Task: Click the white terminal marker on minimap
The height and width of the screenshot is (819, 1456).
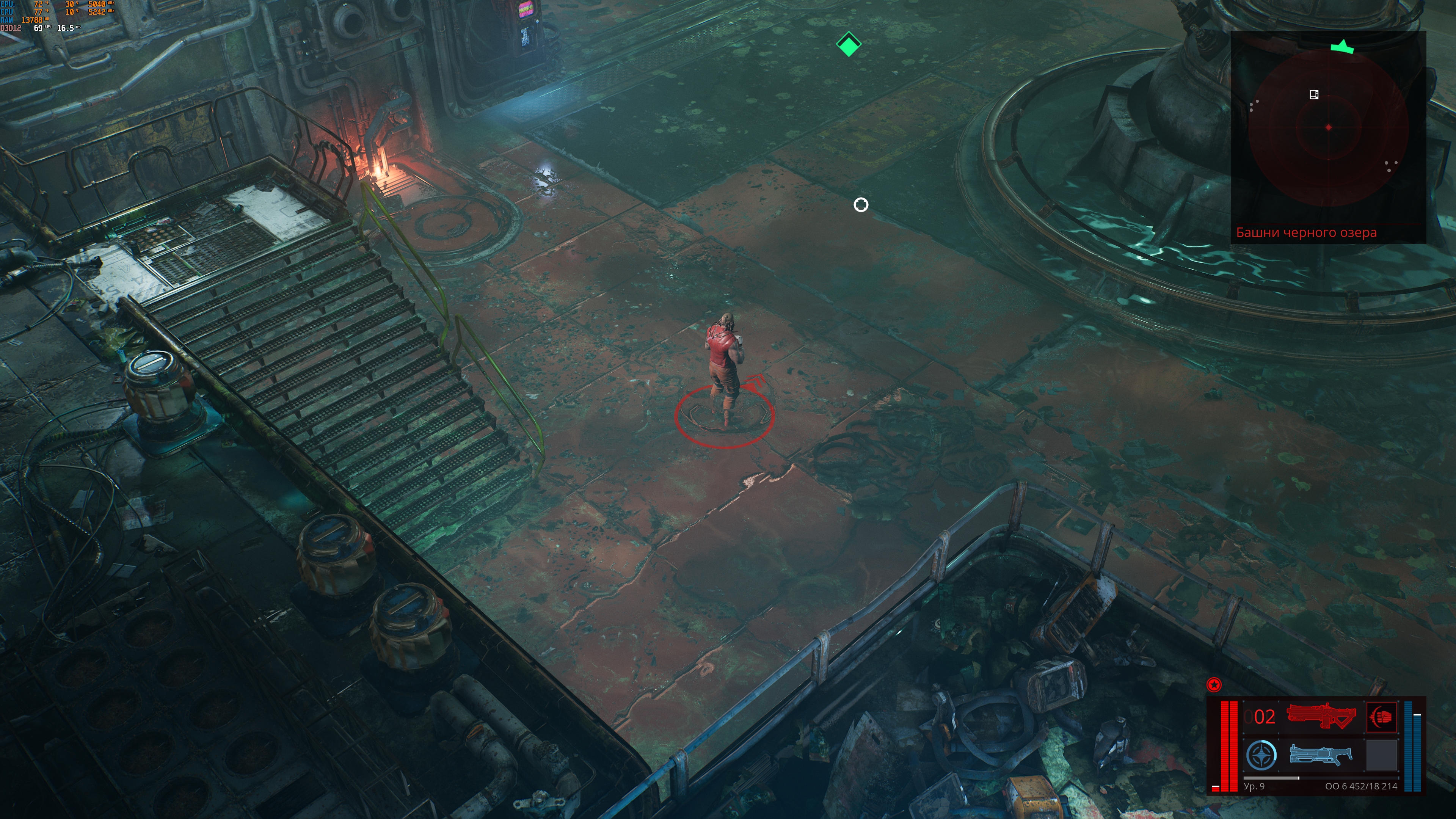Action: click(x=1314, y=94)
